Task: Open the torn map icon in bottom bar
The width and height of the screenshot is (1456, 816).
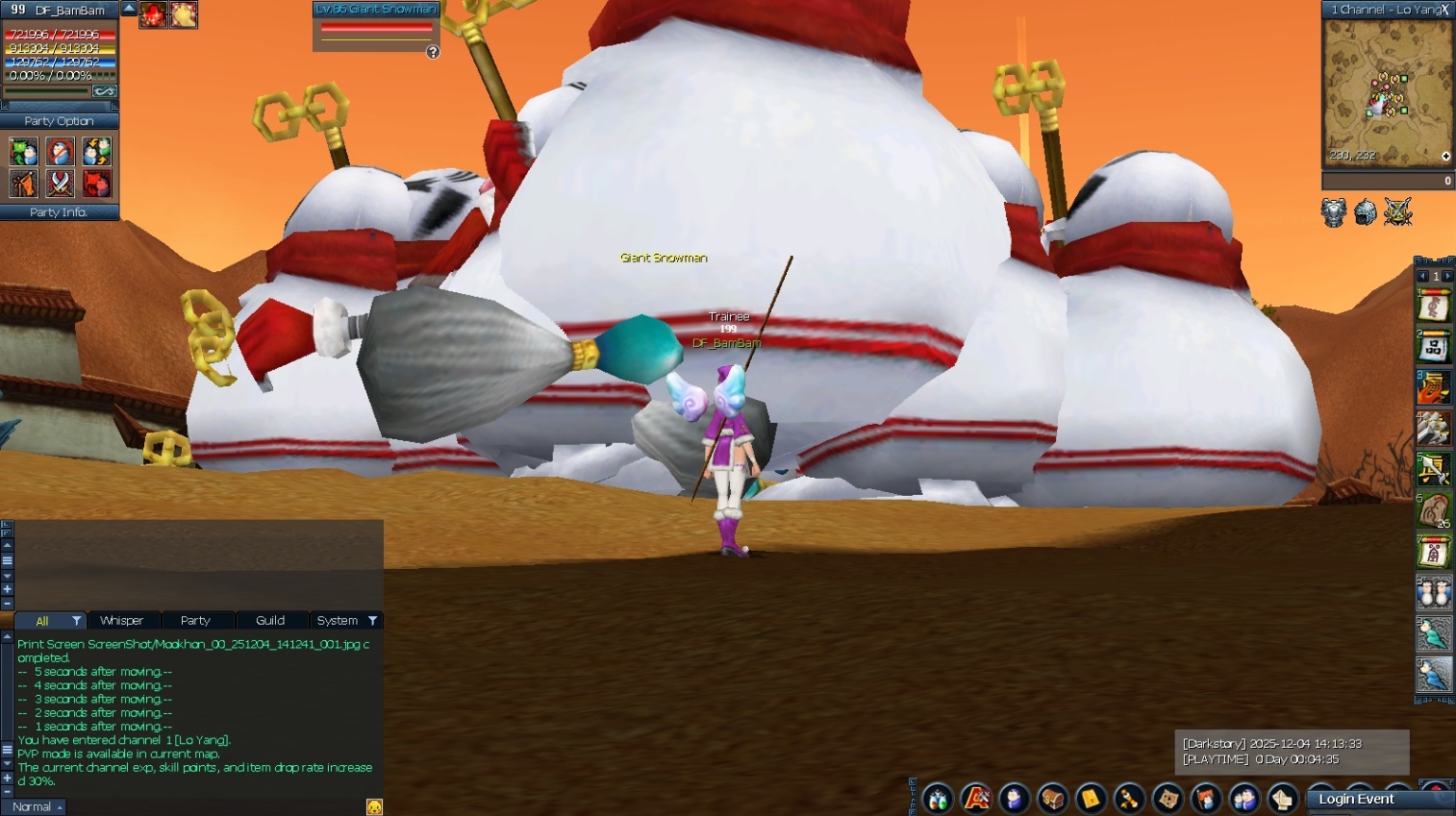Action: [x=1167, y=799]
